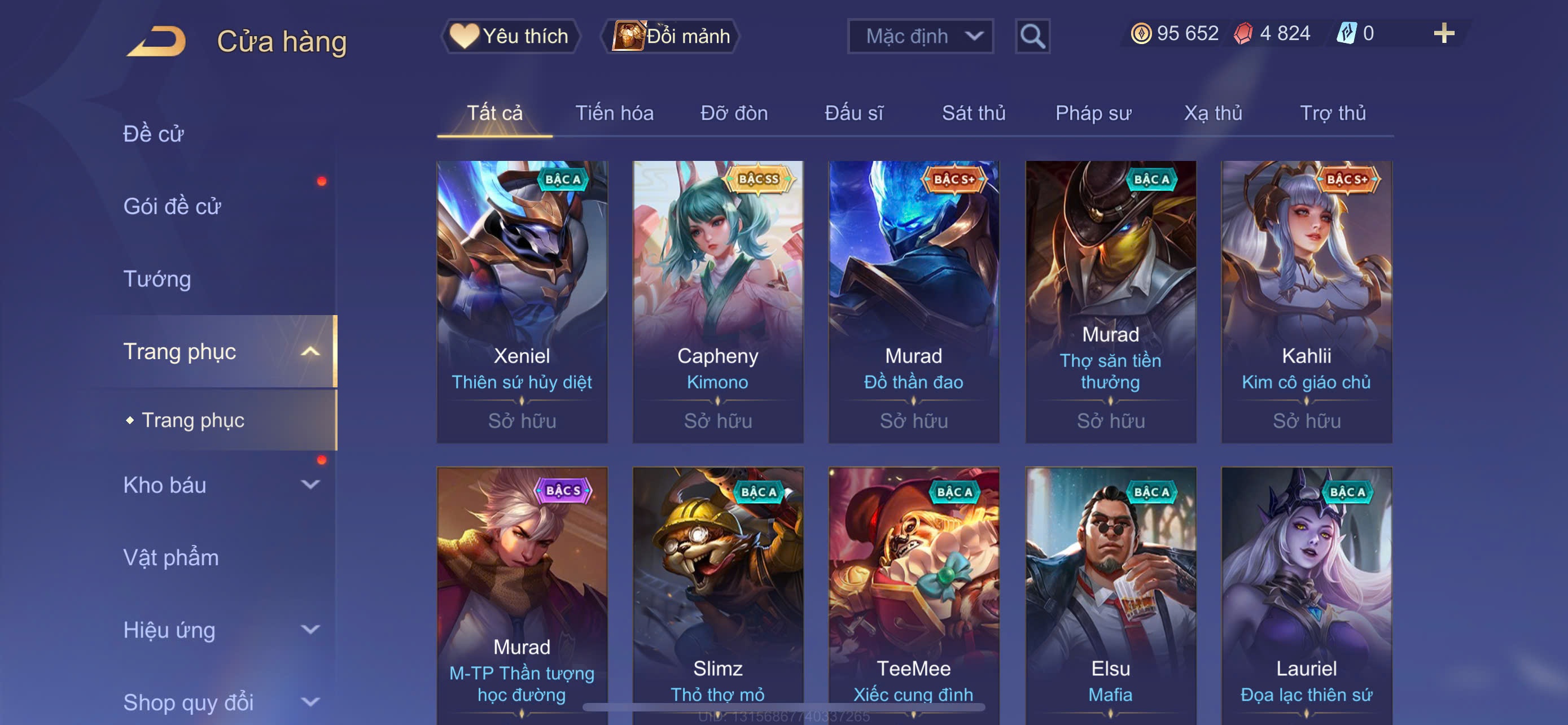Open the Vật phẩm items section
1568x725 pixels.
tap(171, 558)
